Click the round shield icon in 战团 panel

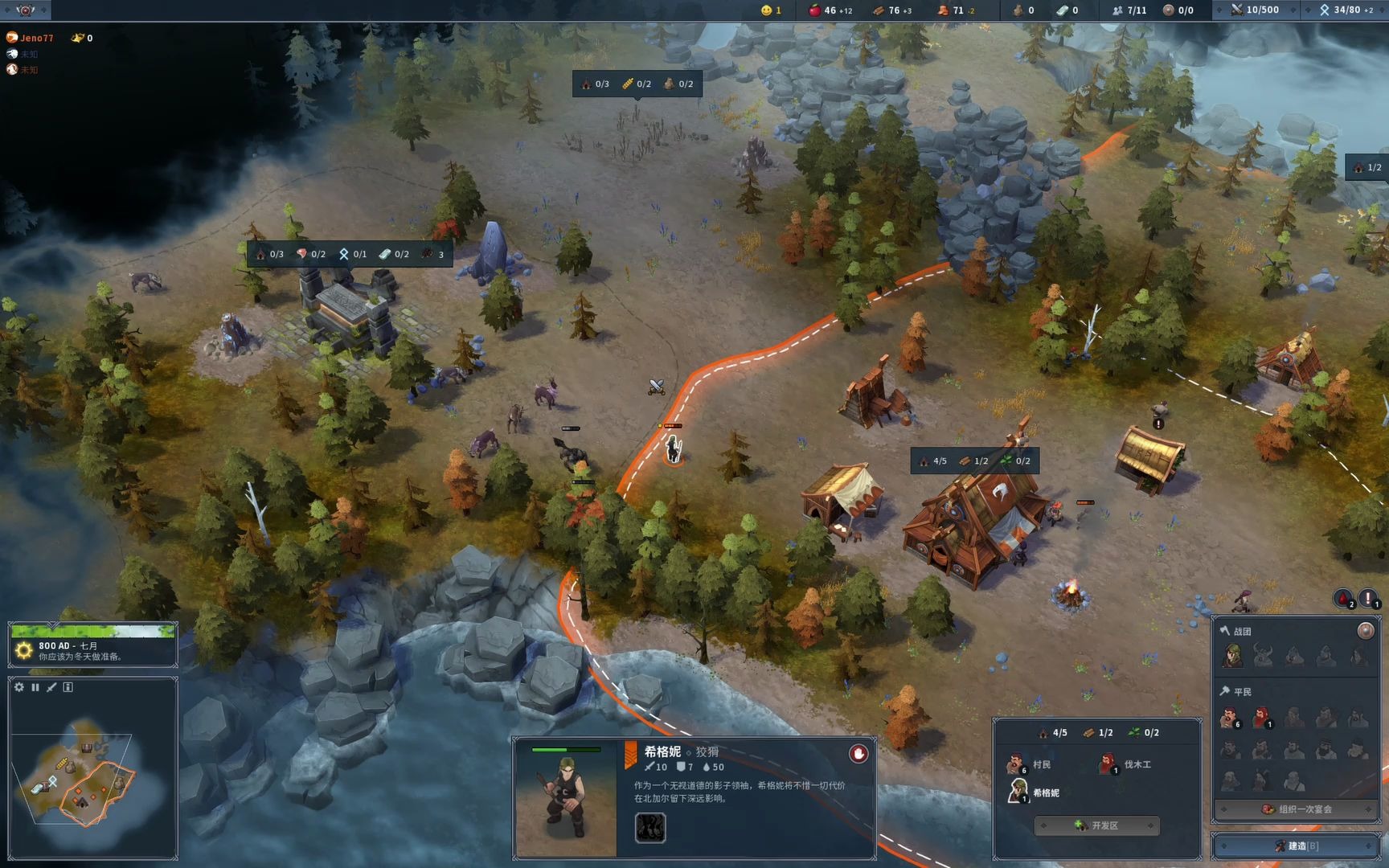1365,631
